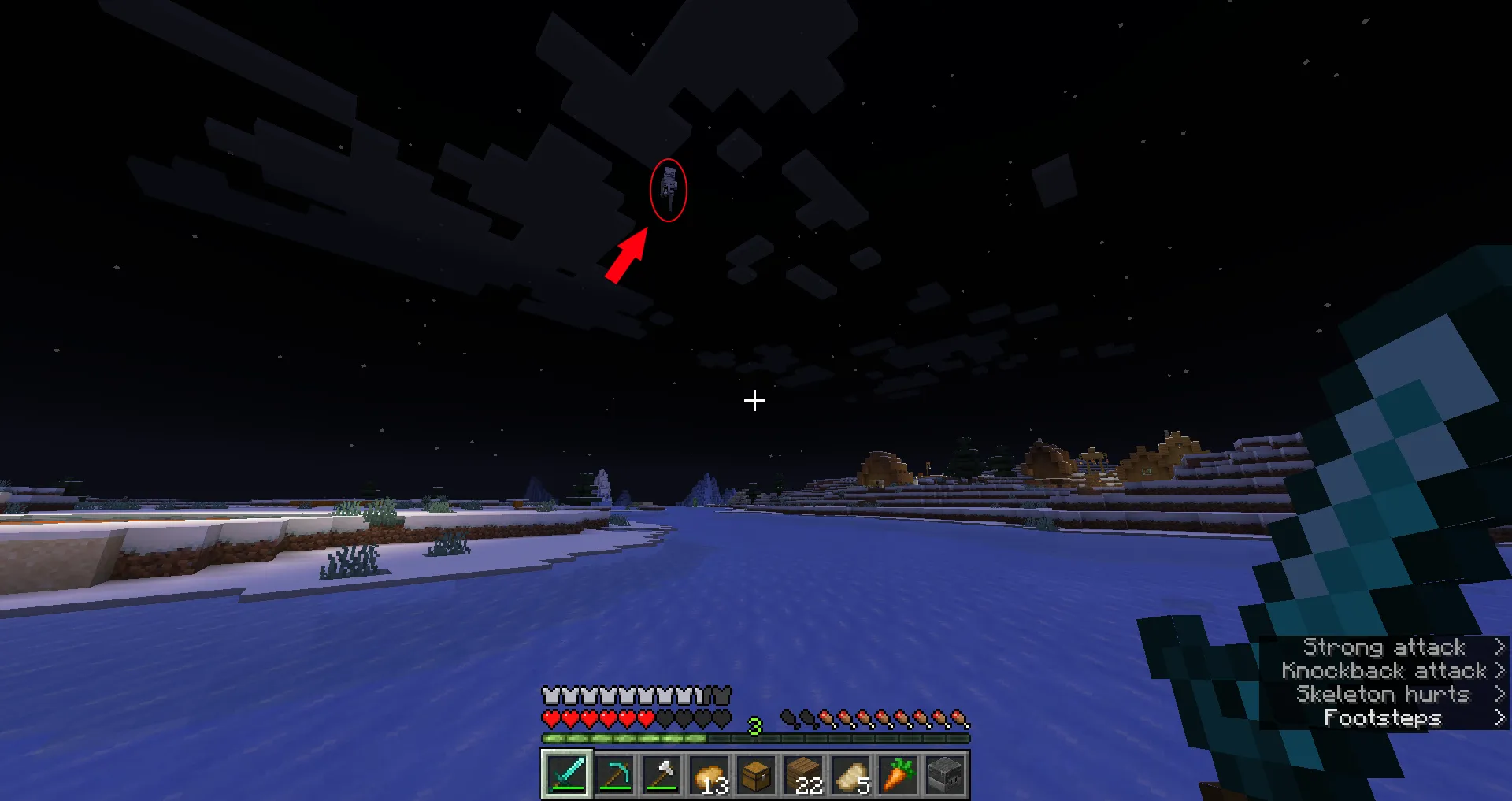Select the carrot in the hotbar
The height and width of the screenshot is (801, 1512).
point(898,773)
